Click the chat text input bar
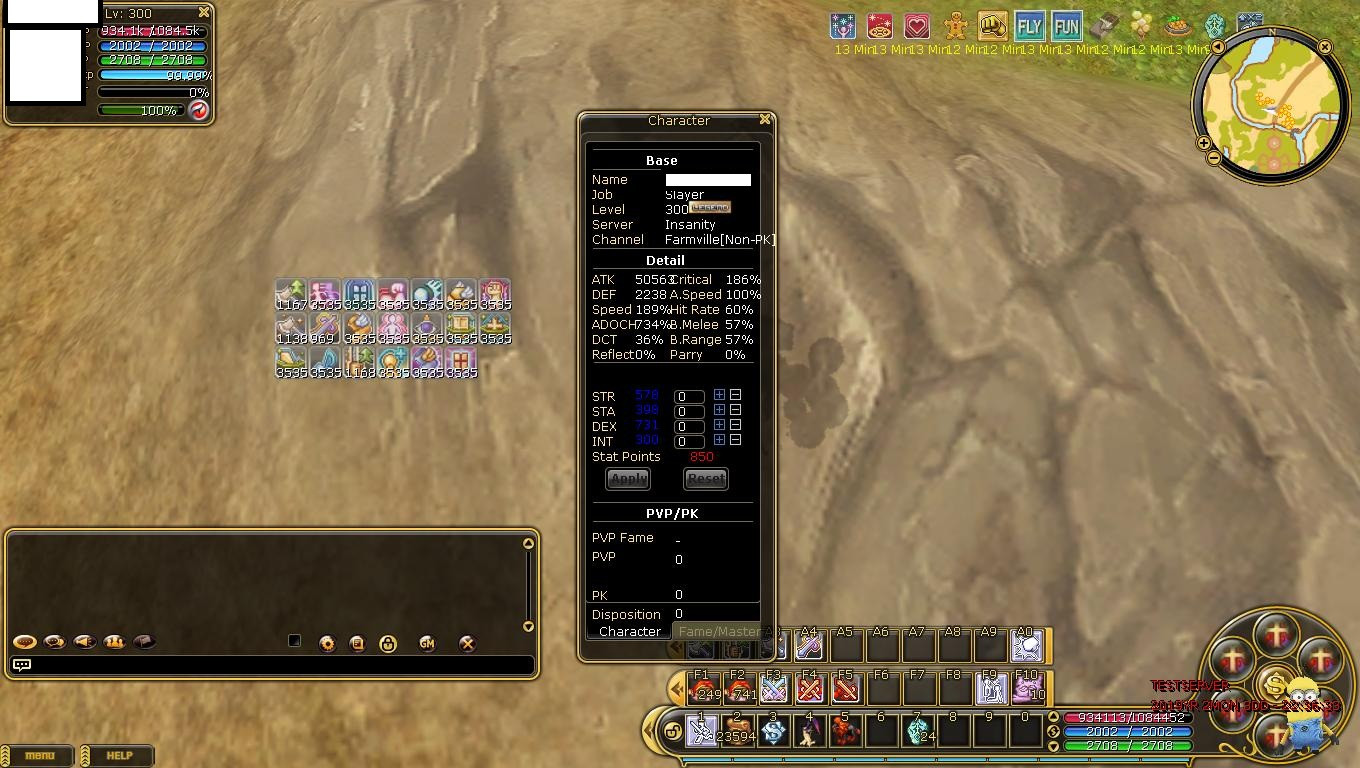The image size is (1360, 768). coord(280,665)
